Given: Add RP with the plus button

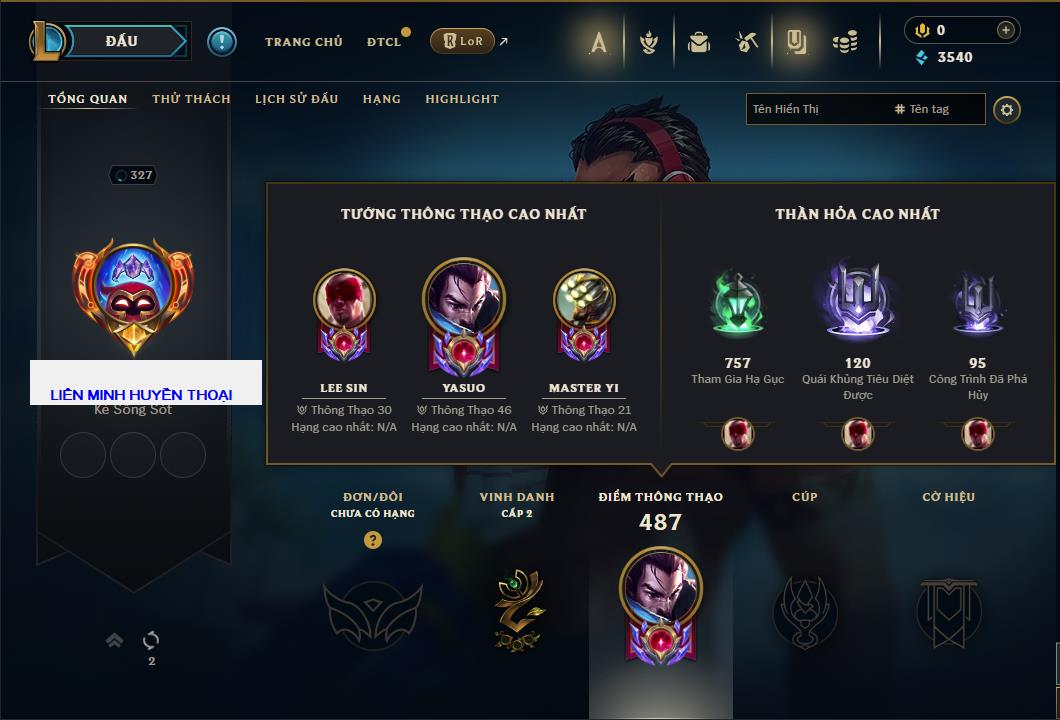Looking at the screenshot, I should tap(1005, 30).
